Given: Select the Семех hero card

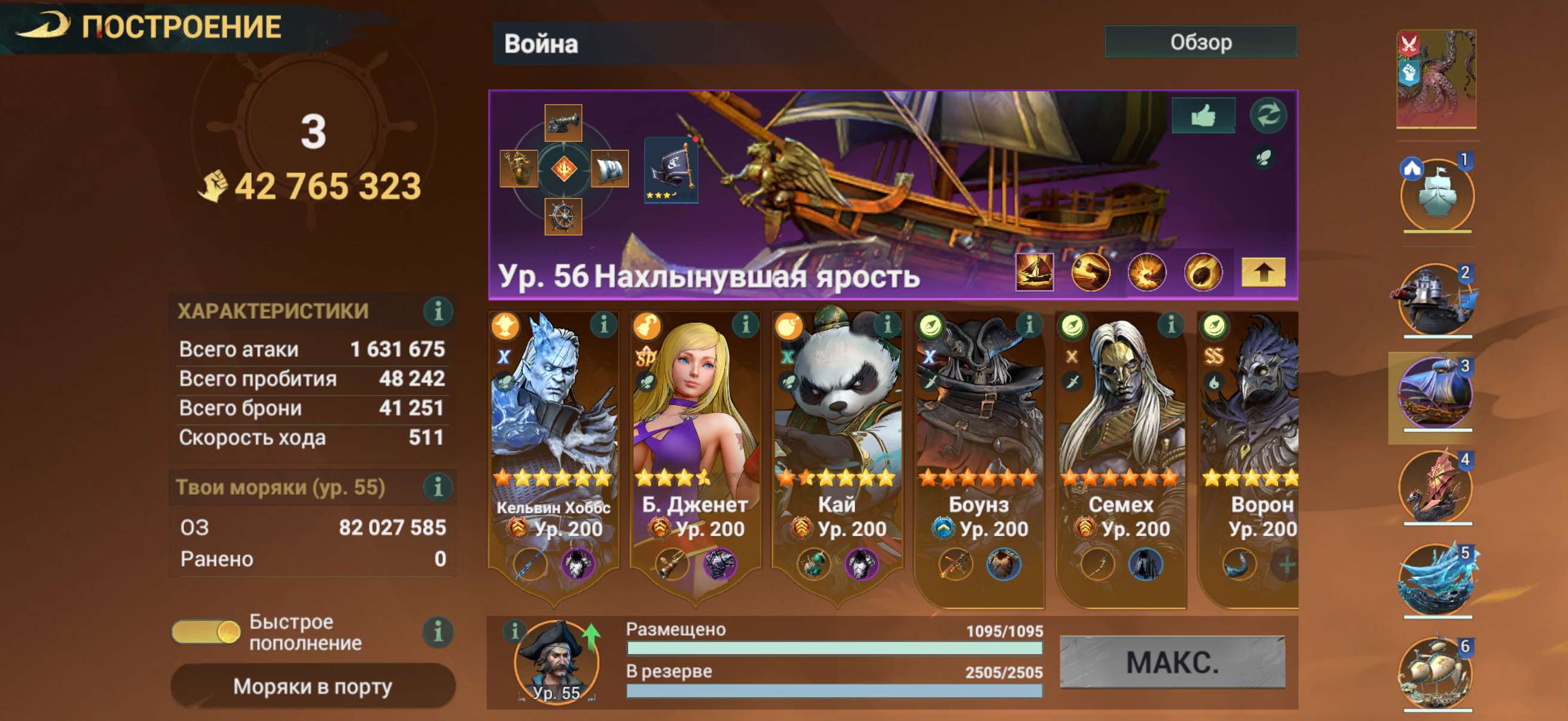Looking at the screenshot, I should [x=1121, y=426].
